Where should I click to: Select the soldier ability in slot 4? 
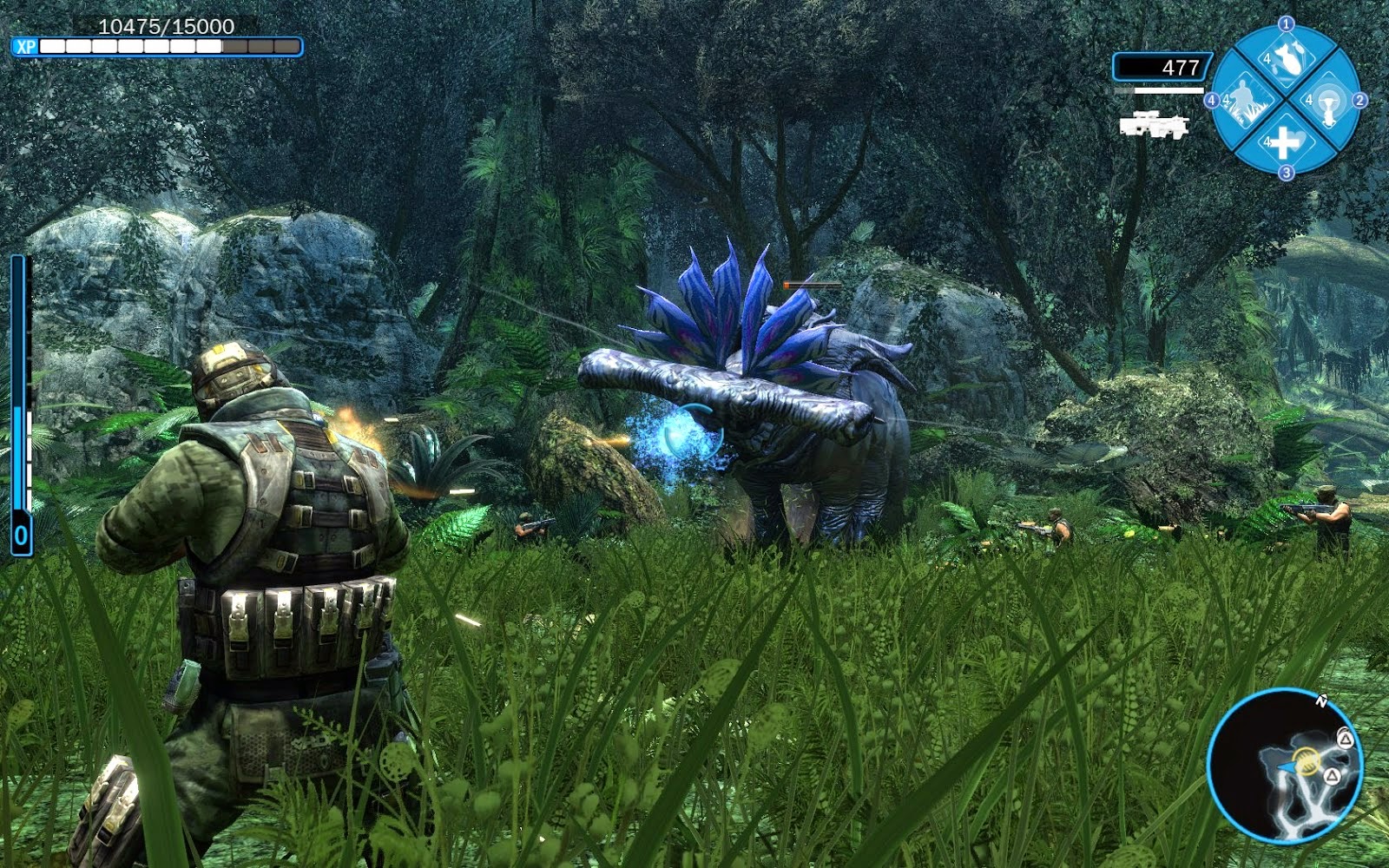(x=1246, y=102)
